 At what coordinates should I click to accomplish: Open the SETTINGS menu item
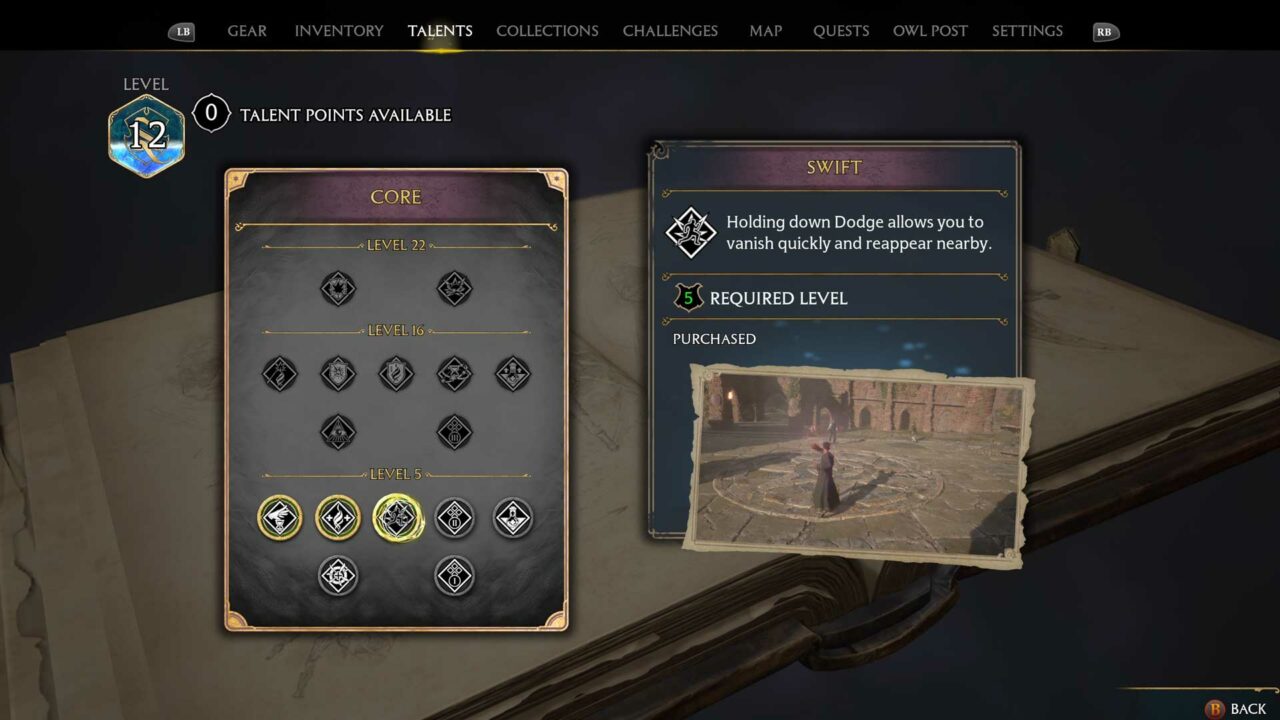1027,30
